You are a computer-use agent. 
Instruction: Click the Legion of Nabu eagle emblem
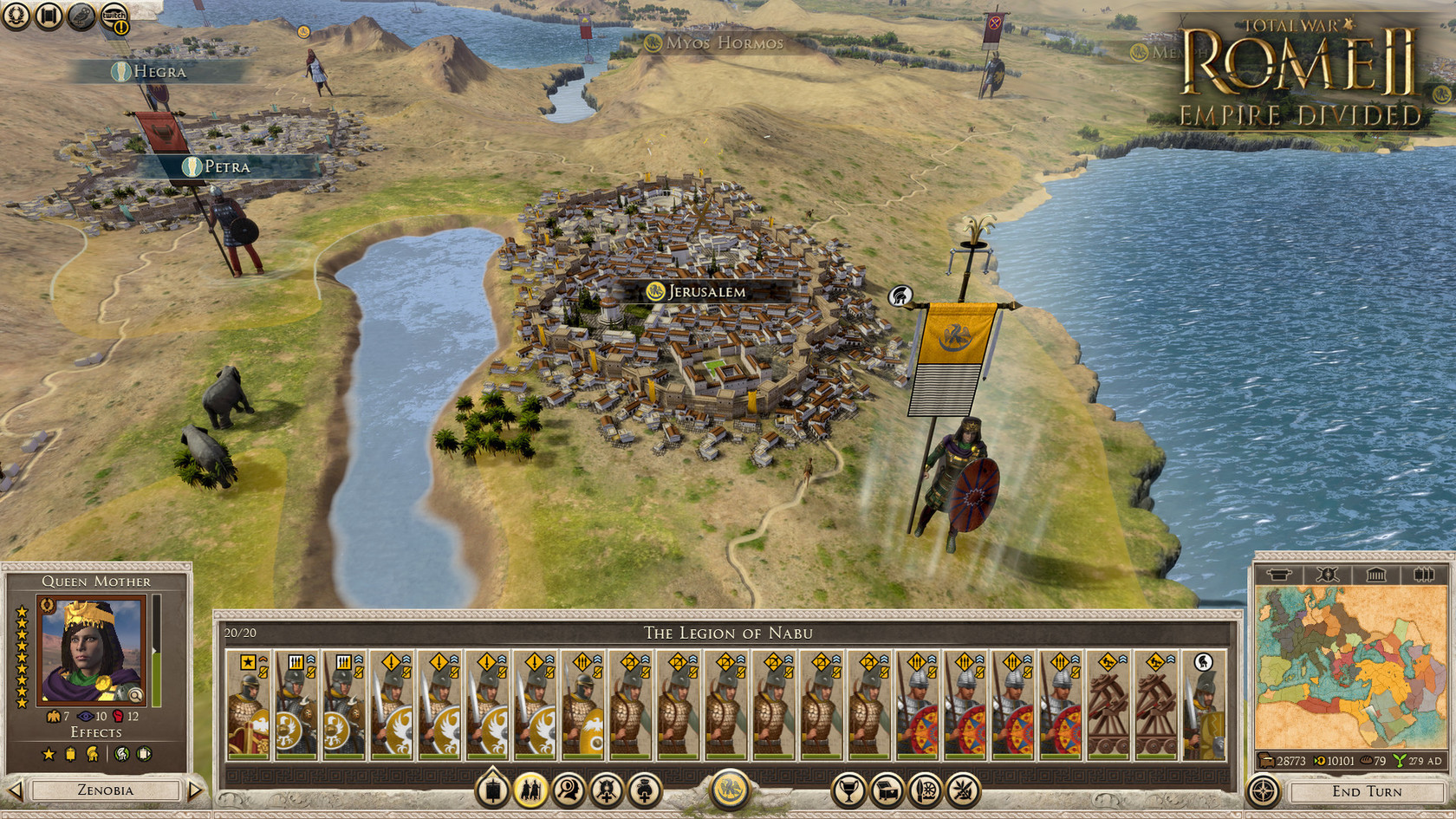pyautogui.click(x=731, y=790)
